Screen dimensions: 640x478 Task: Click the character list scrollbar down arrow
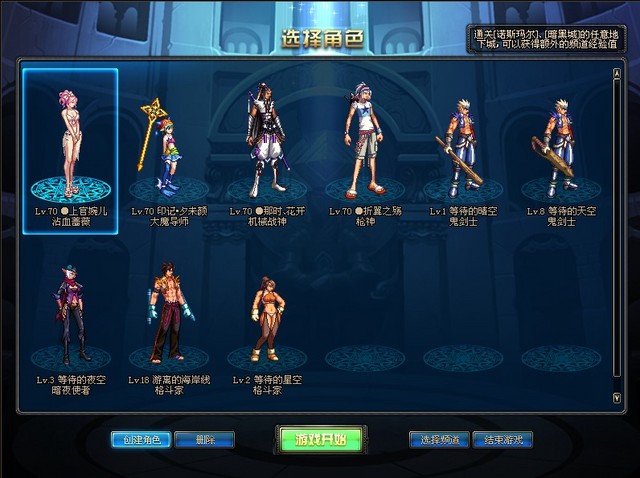(x=616, y=397)
